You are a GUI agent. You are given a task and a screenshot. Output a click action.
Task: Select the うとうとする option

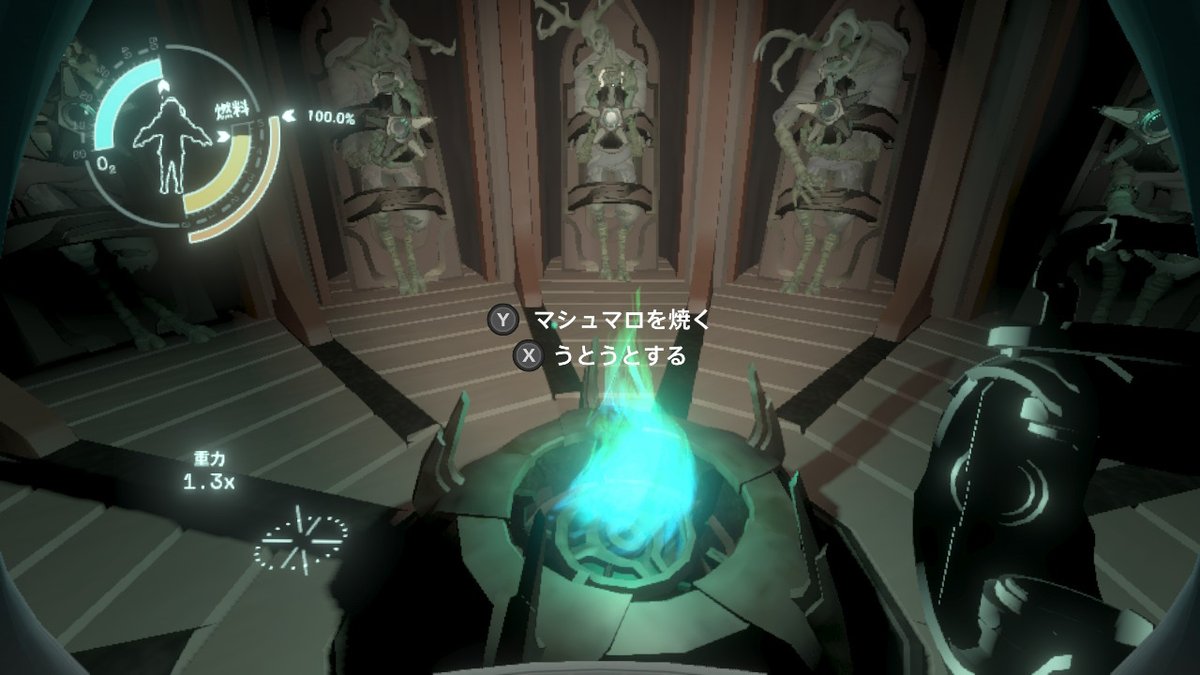(620, 355)
